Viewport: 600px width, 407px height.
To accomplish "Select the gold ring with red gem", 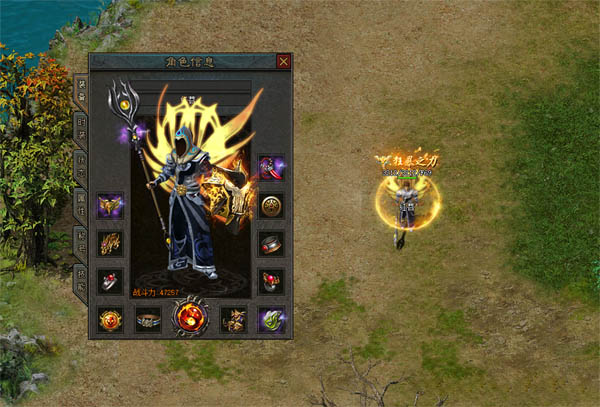I will (x=271, y=281).
